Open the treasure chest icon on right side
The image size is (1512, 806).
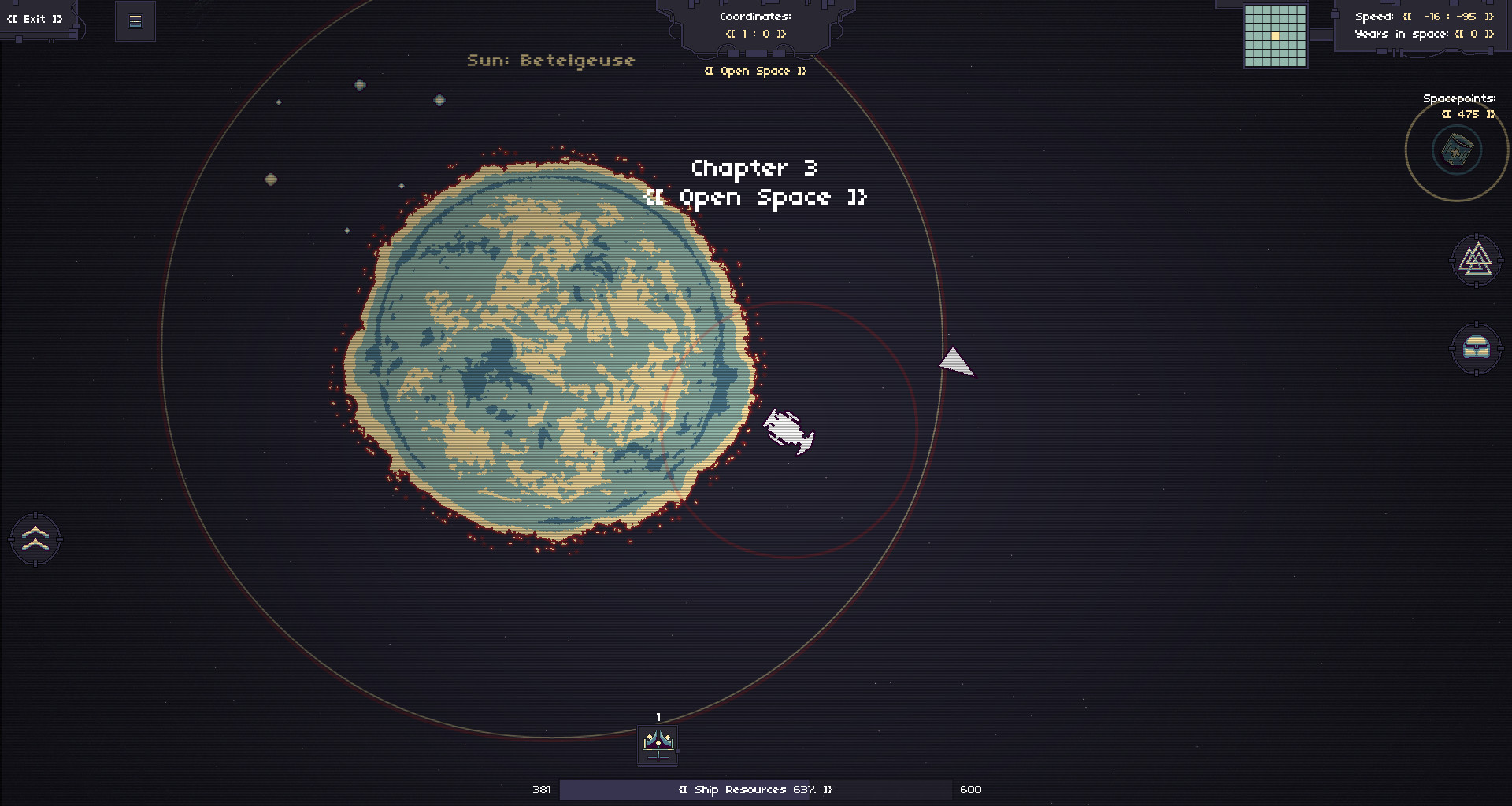click(x=1476, y=349)
